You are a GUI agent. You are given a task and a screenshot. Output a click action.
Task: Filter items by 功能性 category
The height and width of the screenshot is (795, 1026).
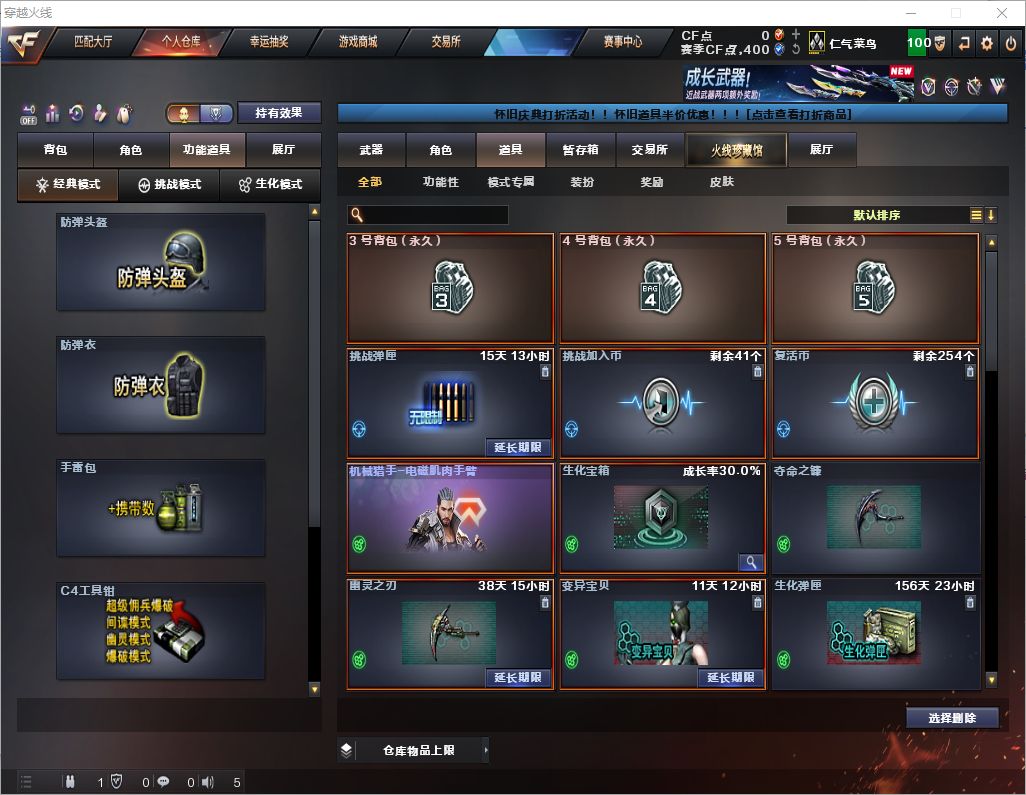click(x=440, y=182)
